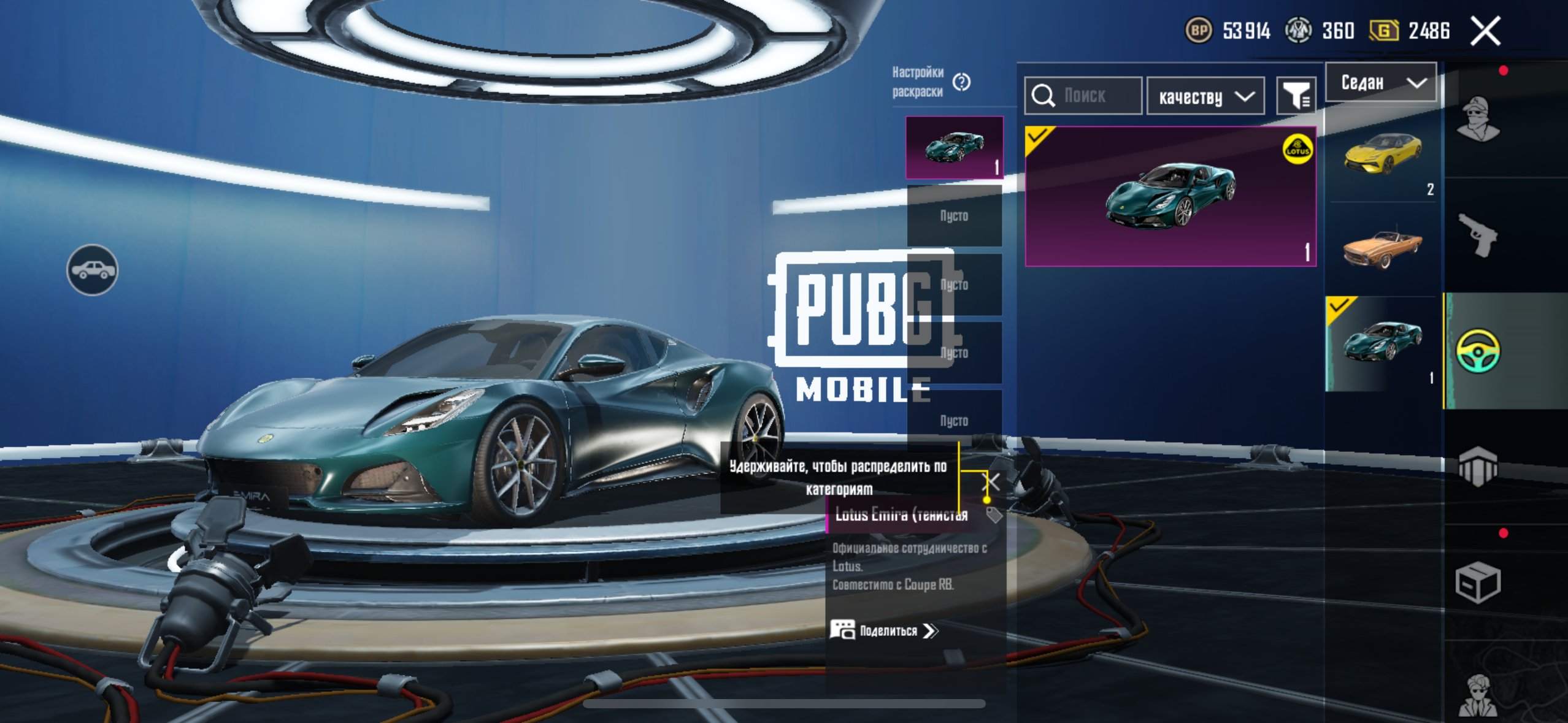The width and height of the screenshot is (1568, 723).
Task: Choose the yellow sports car skin
Action: coord(1382,153)
